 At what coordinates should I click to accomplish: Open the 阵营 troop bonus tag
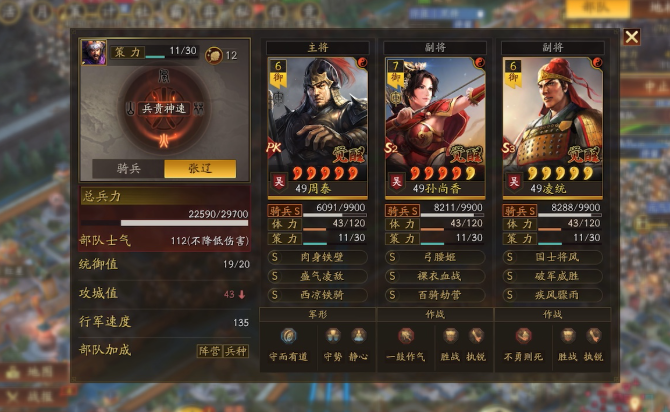(208, 351)
